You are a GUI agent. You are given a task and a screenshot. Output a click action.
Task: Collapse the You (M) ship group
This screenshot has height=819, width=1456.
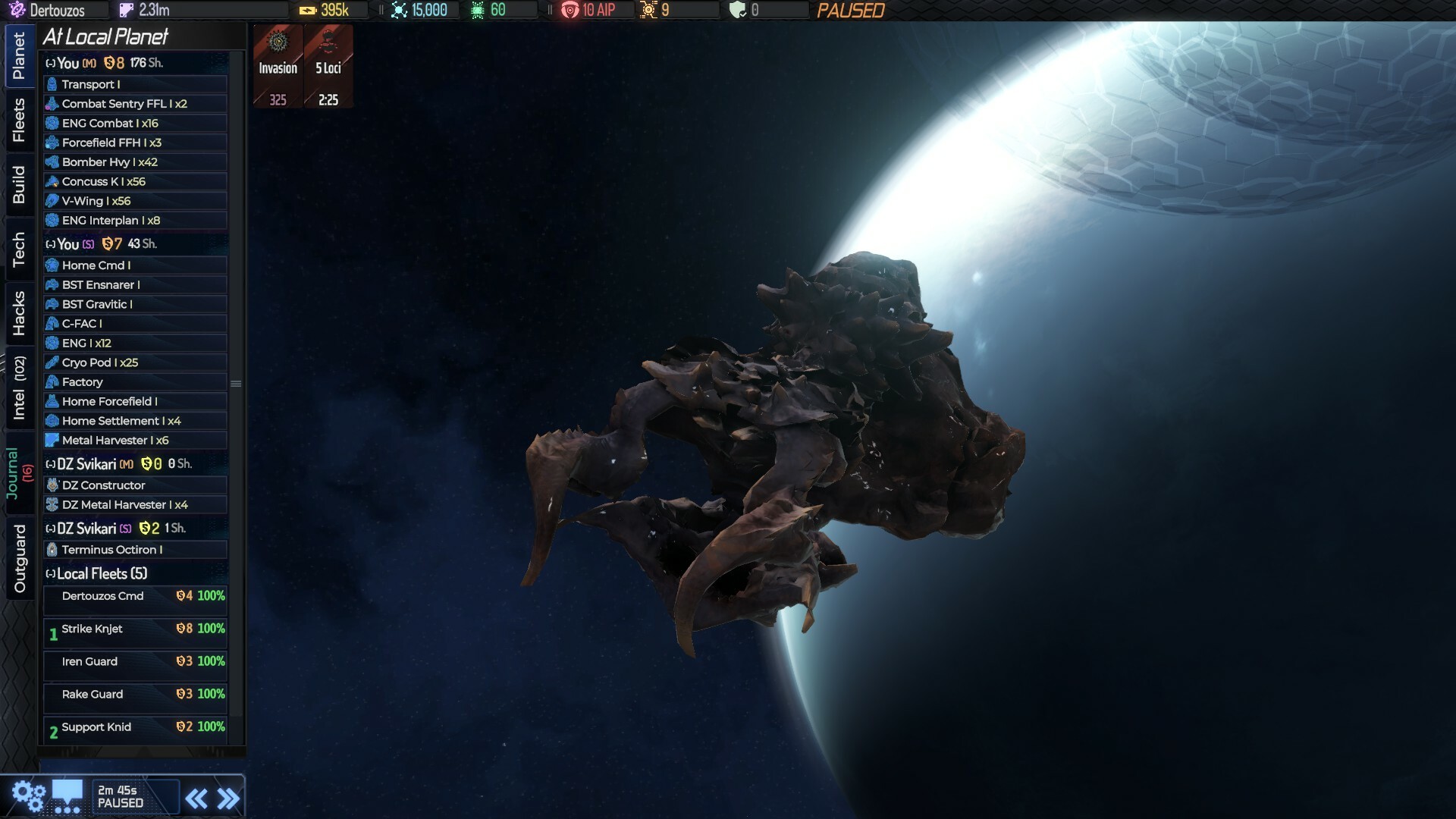click(49, 63)
